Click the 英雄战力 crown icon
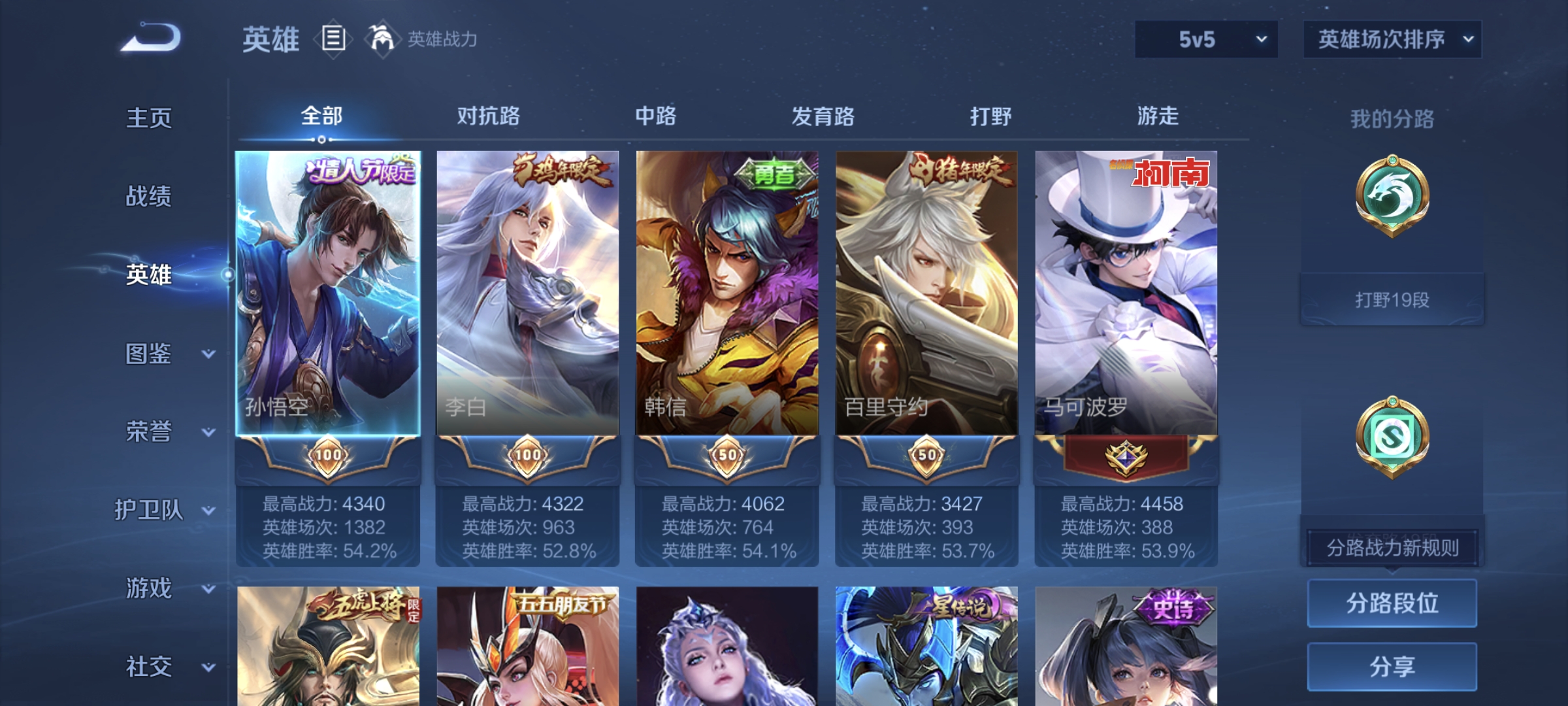Viewport: 1568px width, 706px height. click(378, 39)
